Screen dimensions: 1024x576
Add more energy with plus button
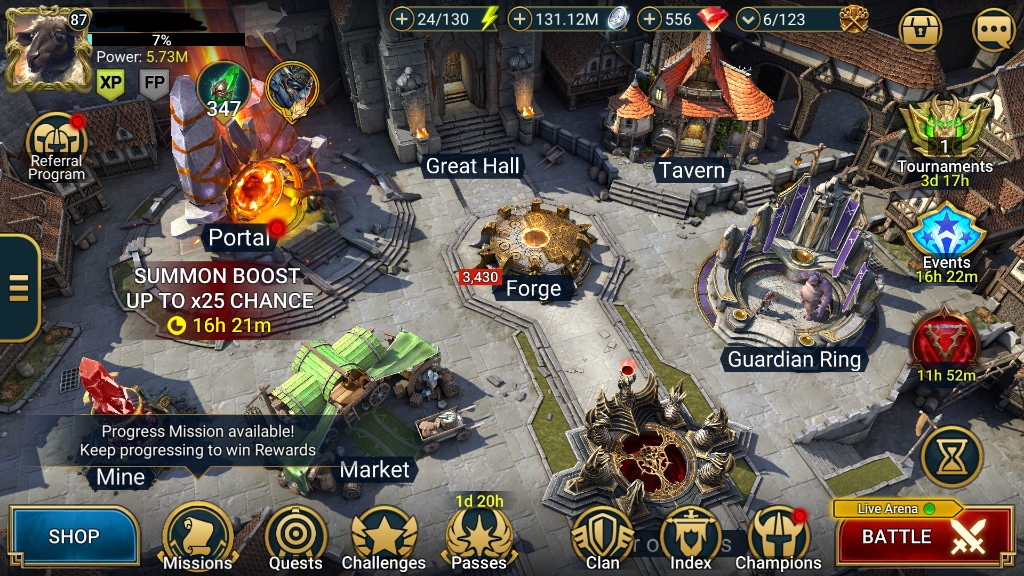coord(402,19)
